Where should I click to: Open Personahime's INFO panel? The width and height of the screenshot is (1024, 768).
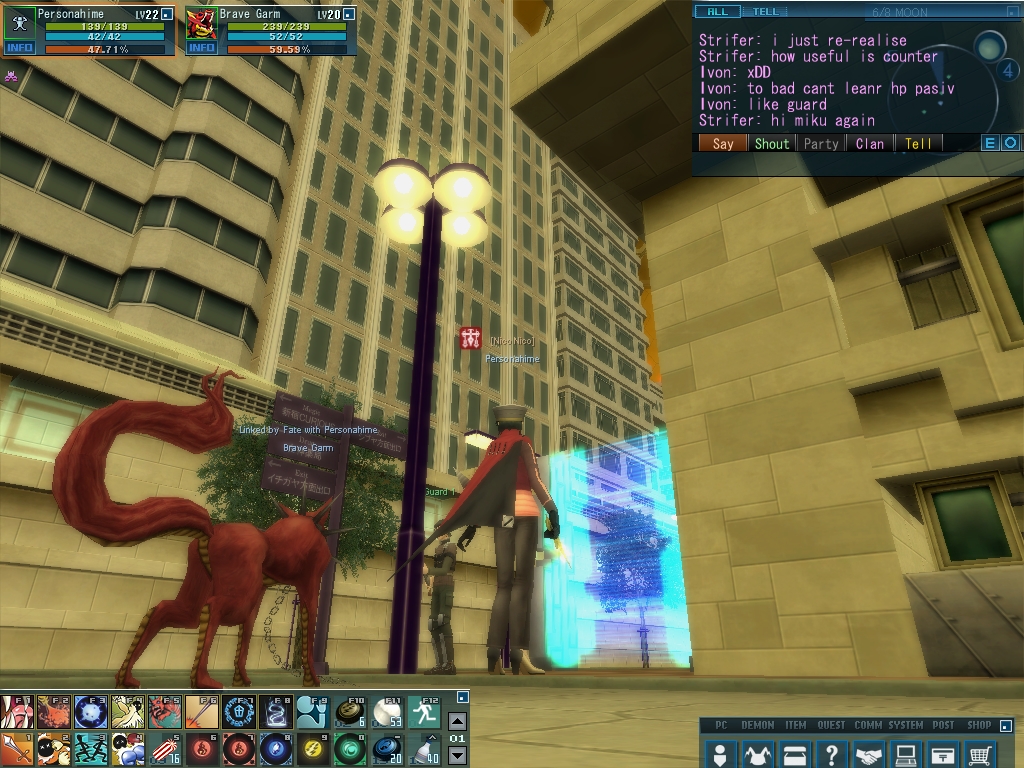point(19,48)
